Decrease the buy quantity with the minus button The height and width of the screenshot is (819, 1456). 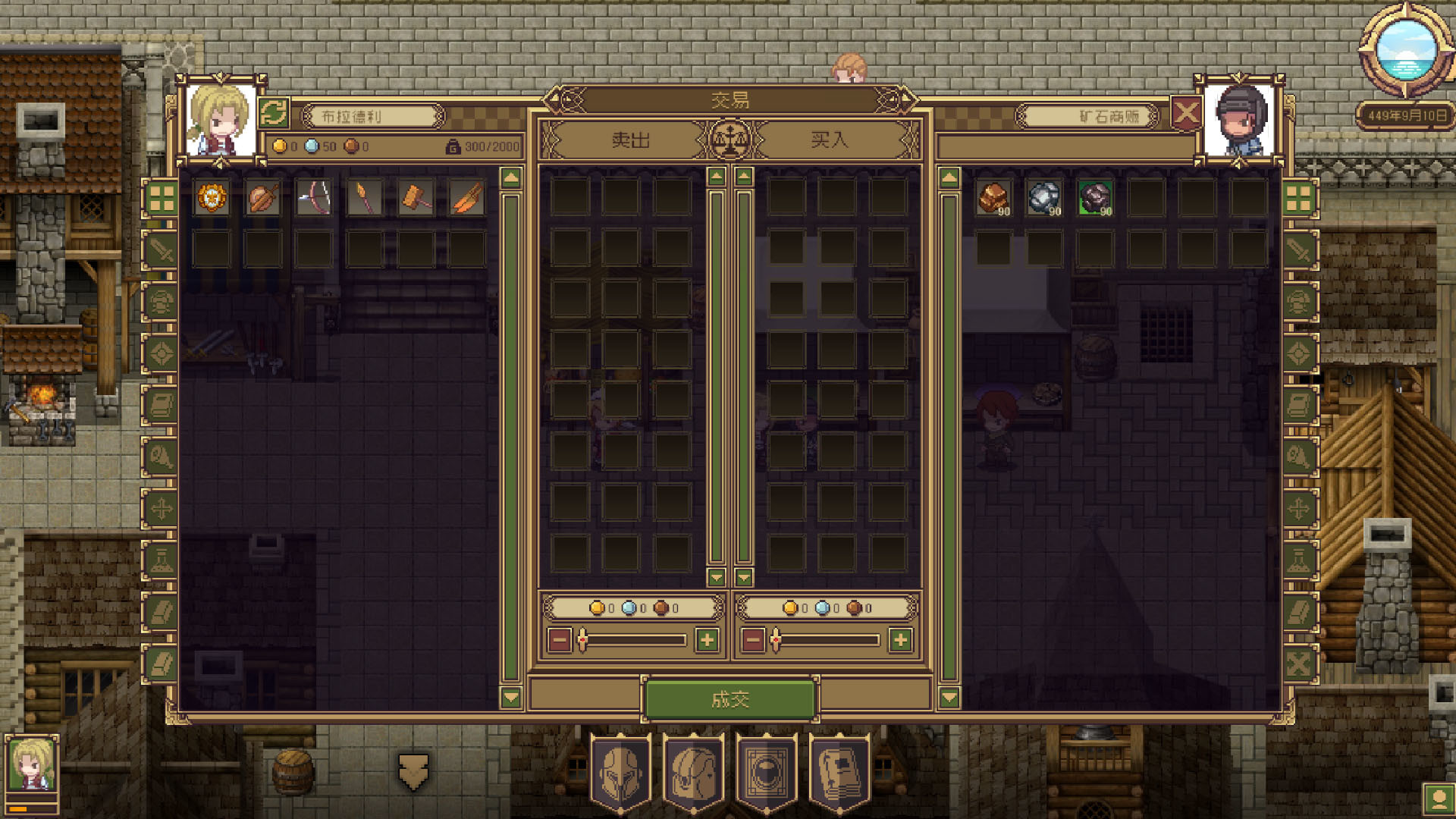point(753,641)
